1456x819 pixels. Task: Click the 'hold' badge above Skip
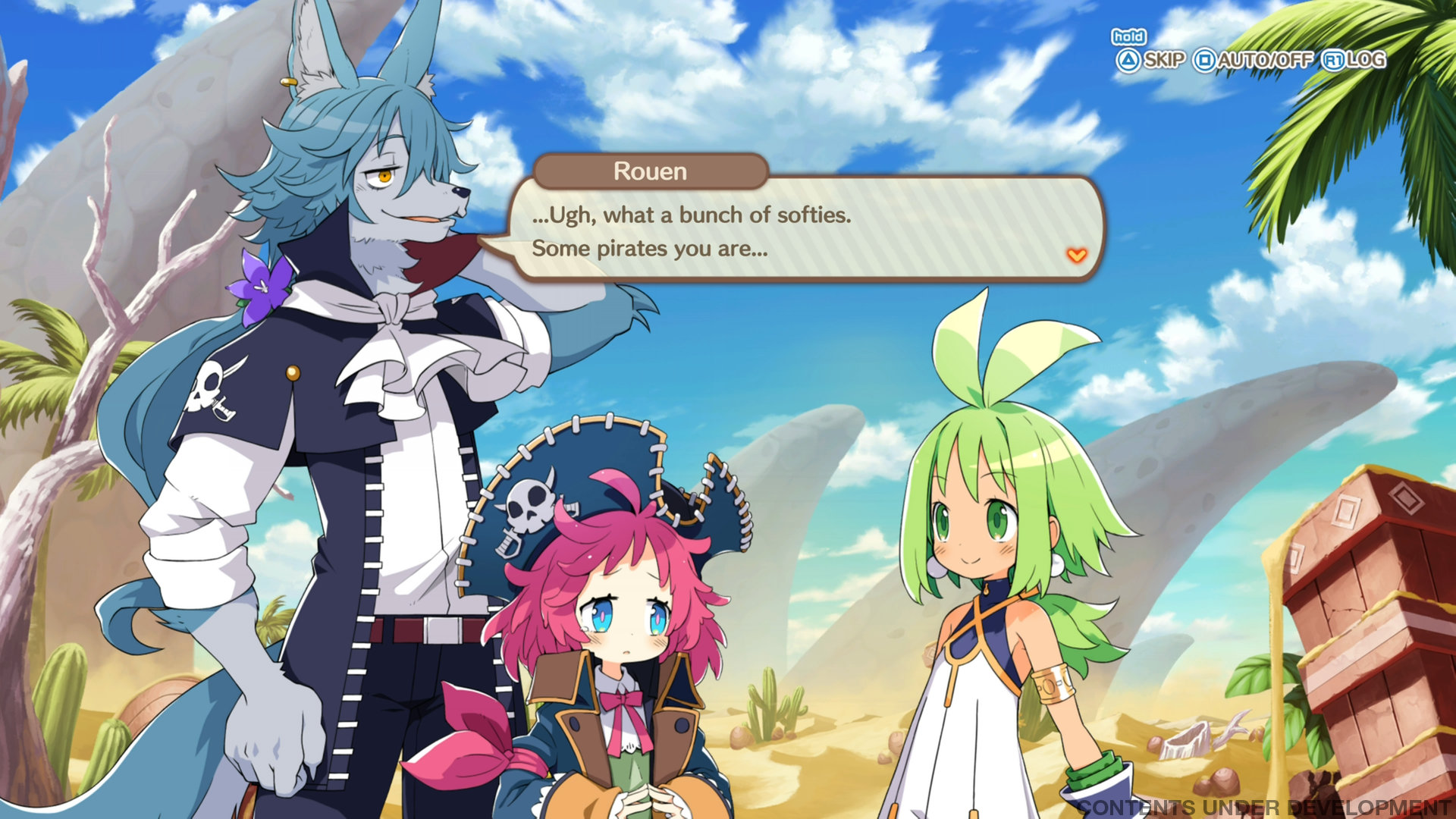[x=1129, y=36]
